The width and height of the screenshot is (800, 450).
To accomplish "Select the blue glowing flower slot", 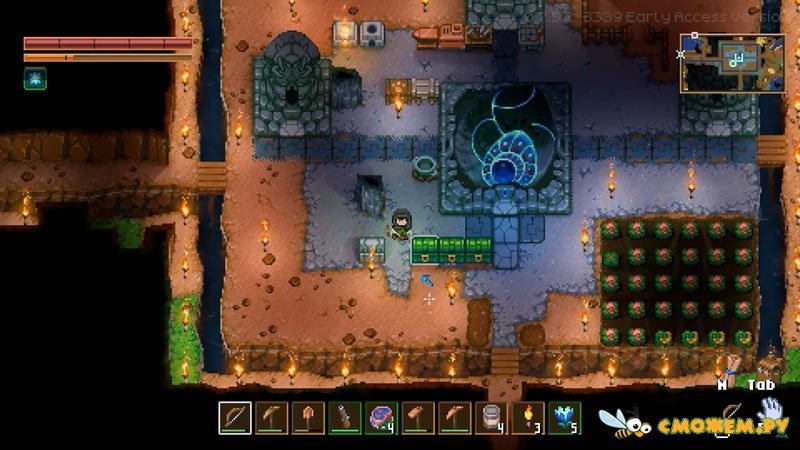I will tap(565, 415).
